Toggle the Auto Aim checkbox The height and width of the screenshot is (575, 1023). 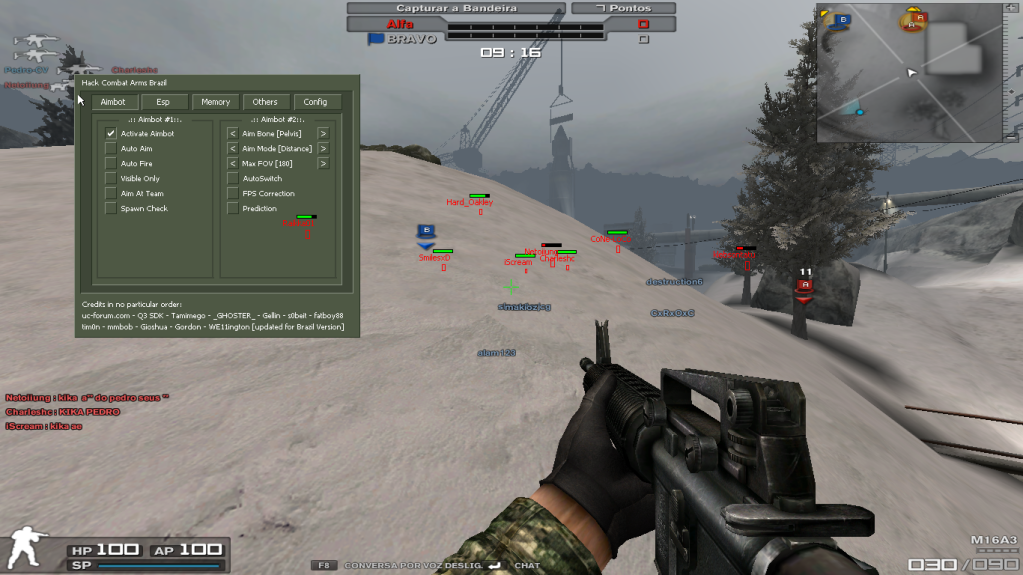[x=111, y=148]
